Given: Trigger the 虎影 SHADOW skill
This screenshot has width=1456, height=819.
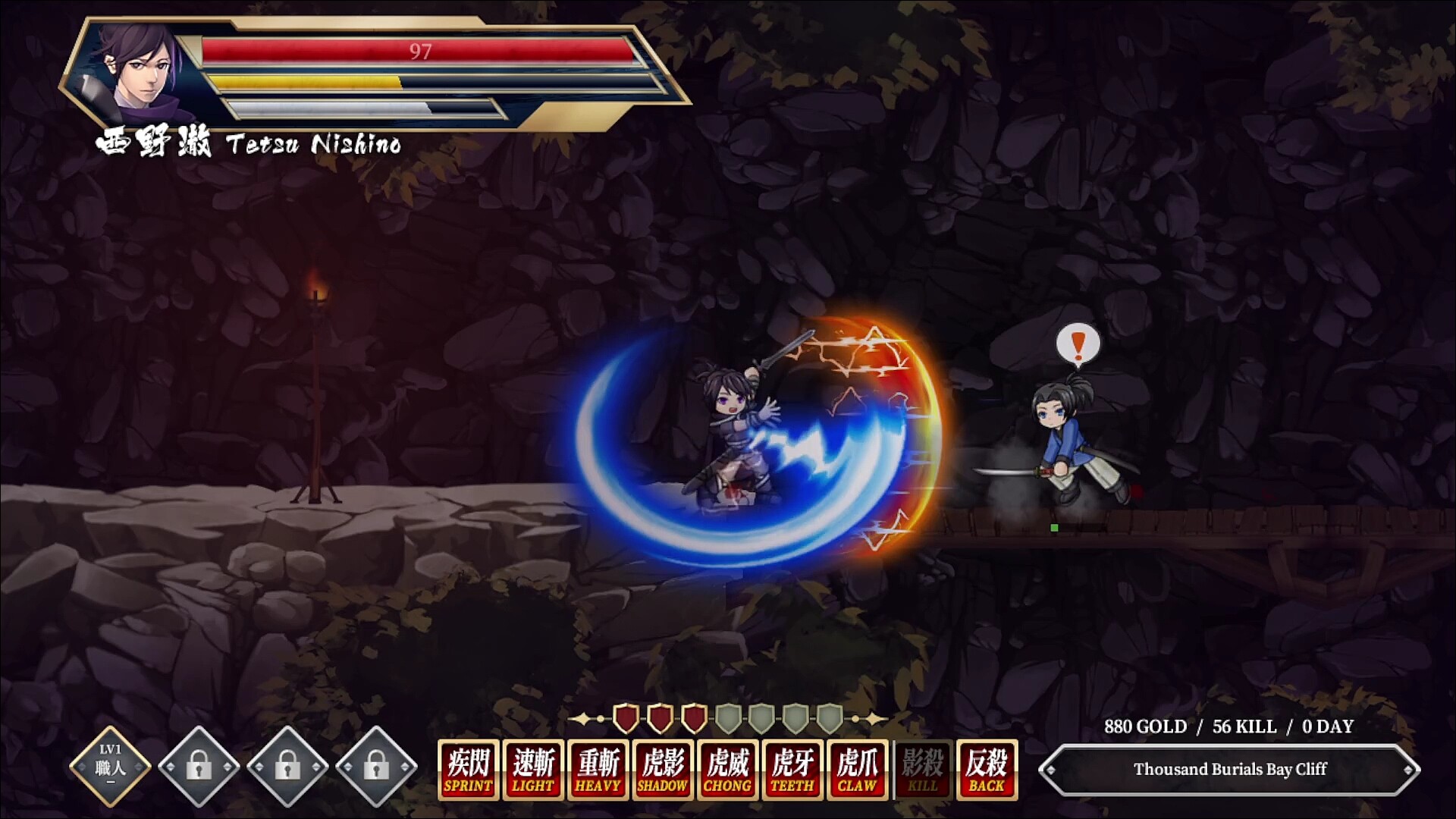Looking at the screenshot, I should 664,770.
